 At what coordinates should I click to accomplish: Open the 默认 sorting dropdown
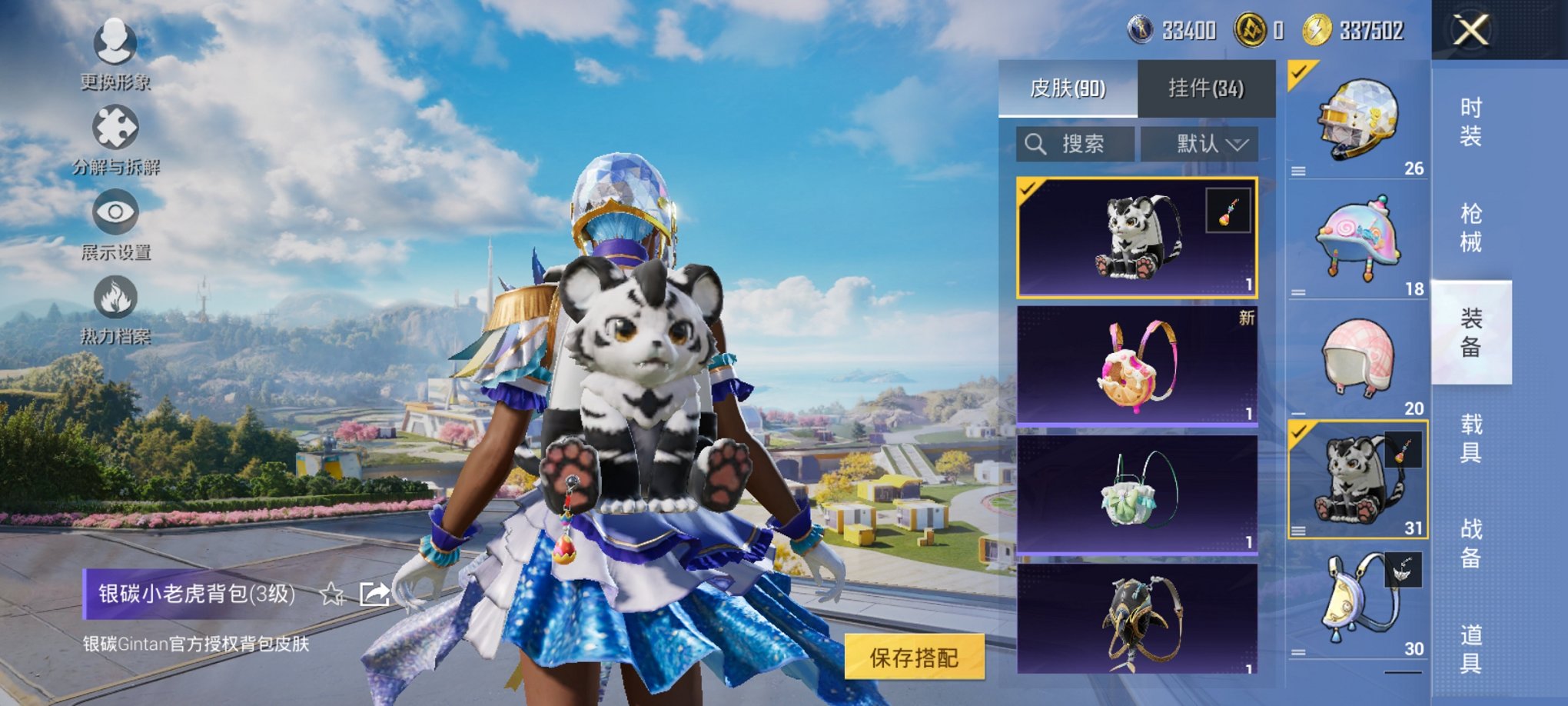tap(1203, 145)
